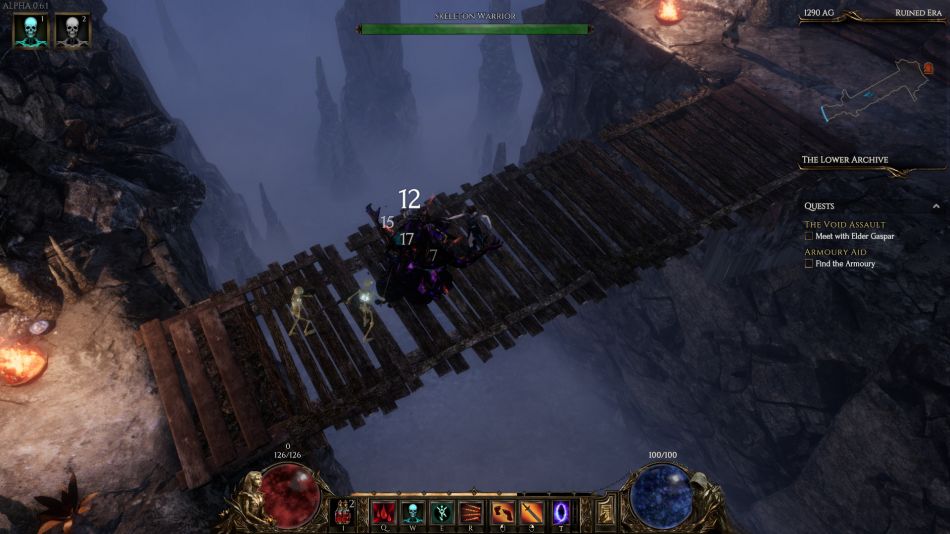Use the orange sword attack skill
This screenshot has width=950, height=534.
coord(531,513)
